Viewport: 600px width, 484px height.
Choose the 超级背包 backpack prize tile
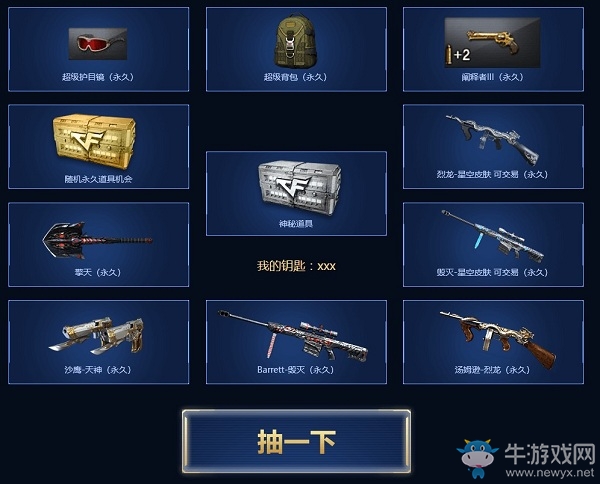point(296,49)
